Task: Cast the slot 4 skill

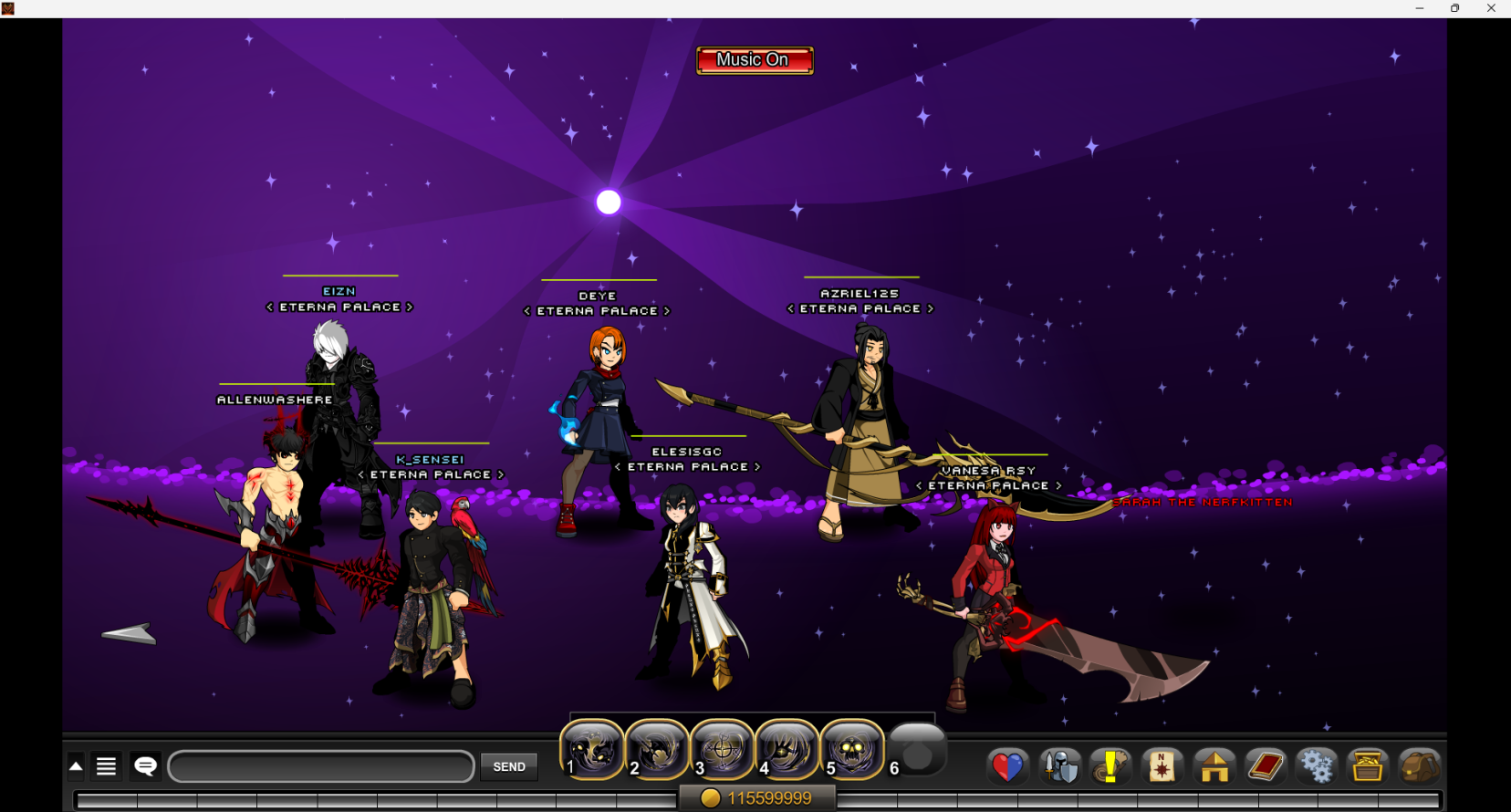Action: click(x=787, y=750)
